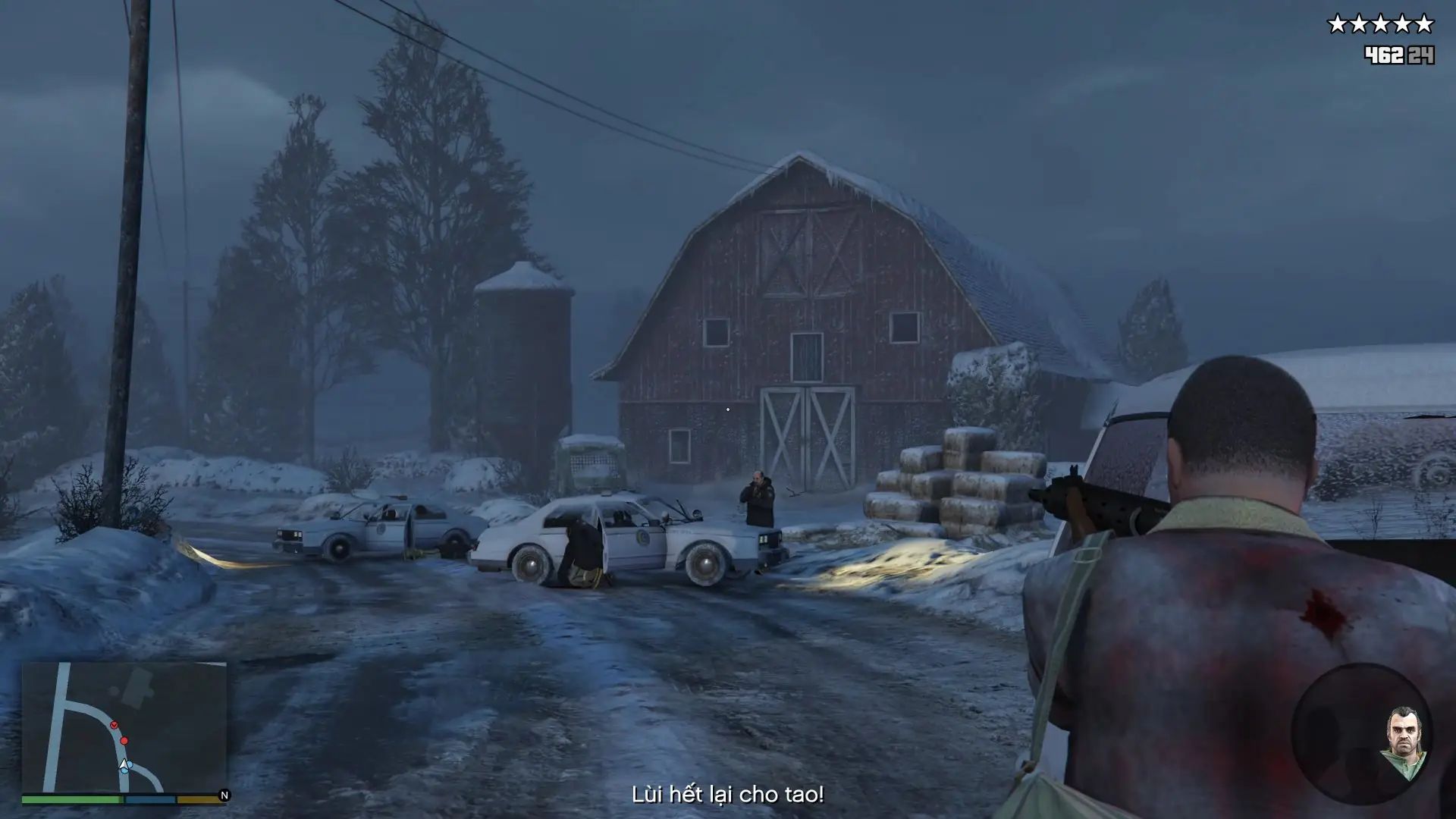The image size is (1456, 819).
Task: Click the first wanted level star
Action: click(x=1337, y=21)
